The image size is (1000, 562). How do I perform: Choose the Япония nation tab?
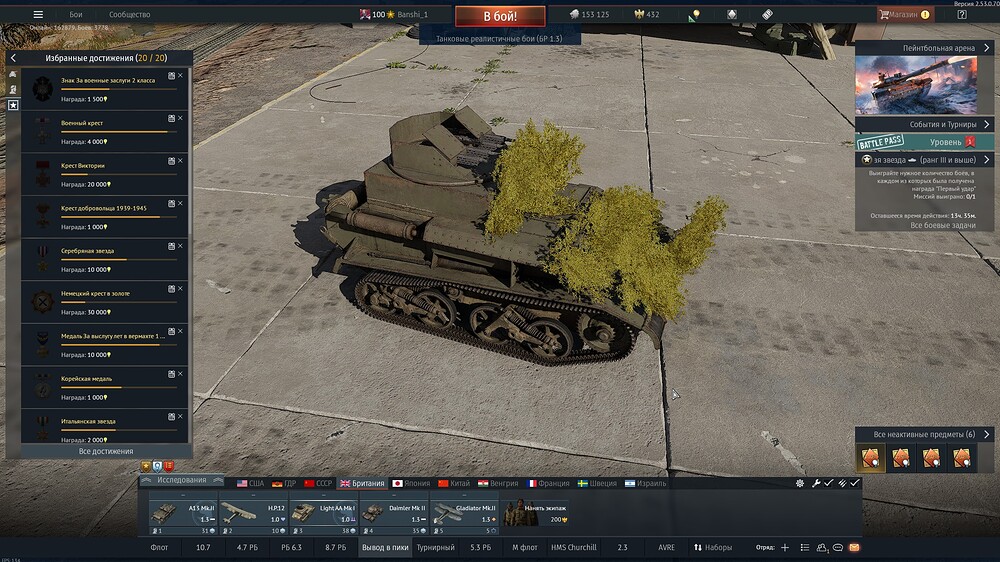410,483
